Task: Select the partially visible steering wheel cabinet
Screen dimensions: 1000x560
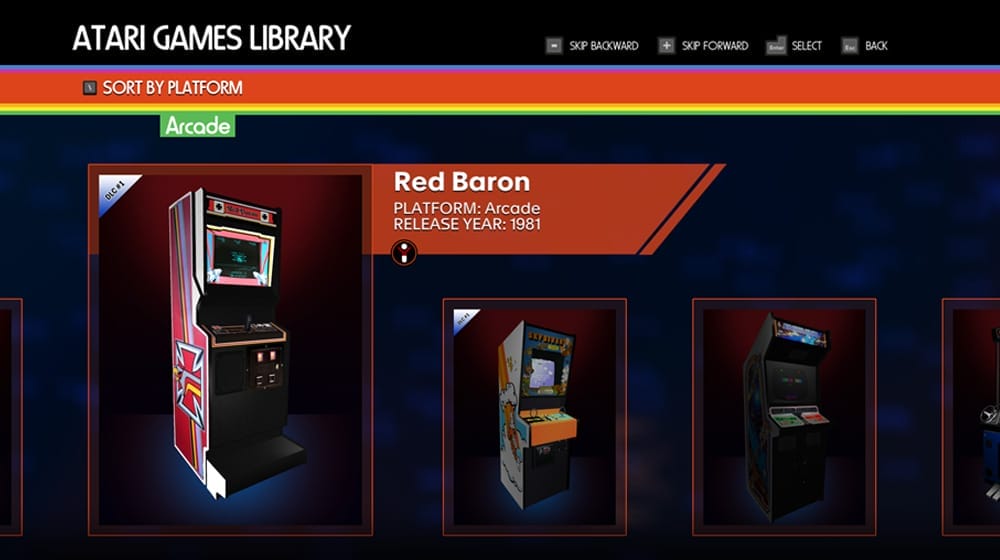Action: pyautogui.click(x=975, y=416)
